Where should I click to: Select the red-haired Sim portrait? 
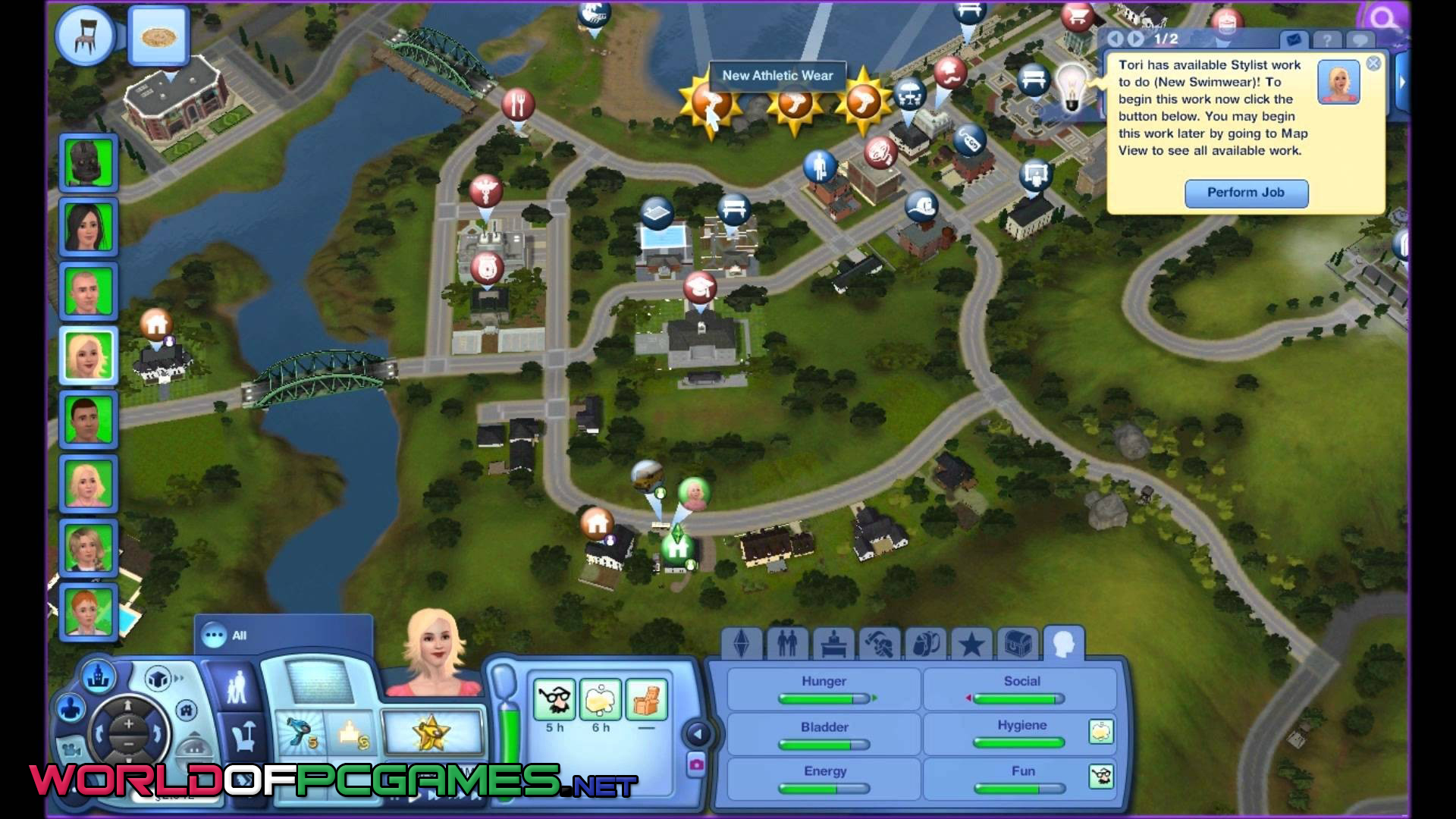tap(89, 612)
